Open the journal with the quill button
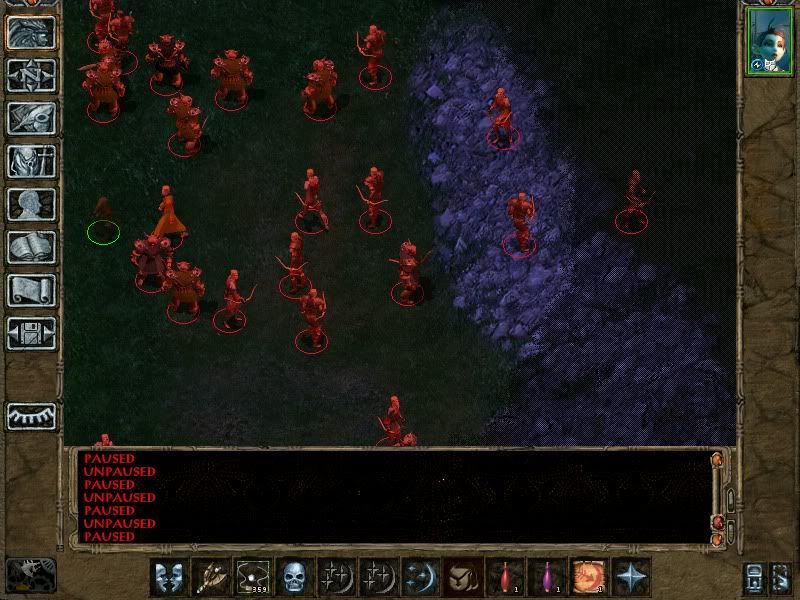This screenshot has height=600, width=800. [x=31, y=118]
